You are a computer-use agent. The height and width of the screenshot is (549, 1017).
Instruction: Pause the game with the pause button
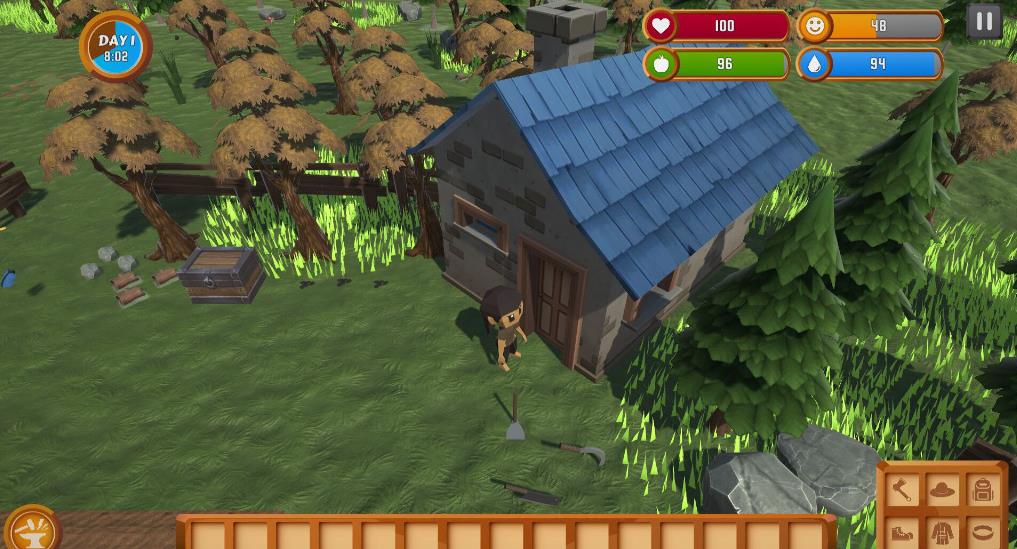click(984, 22)
